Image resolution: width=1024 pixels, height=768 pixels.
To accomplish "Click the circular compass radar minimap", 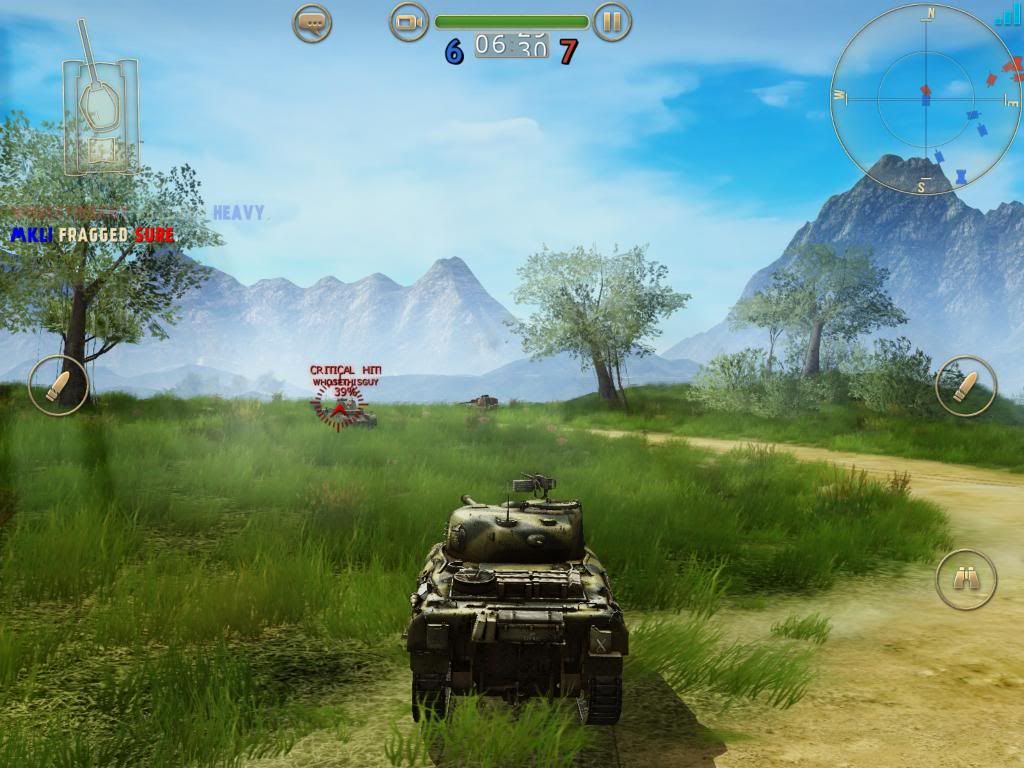I will click(x=923, y=99).
